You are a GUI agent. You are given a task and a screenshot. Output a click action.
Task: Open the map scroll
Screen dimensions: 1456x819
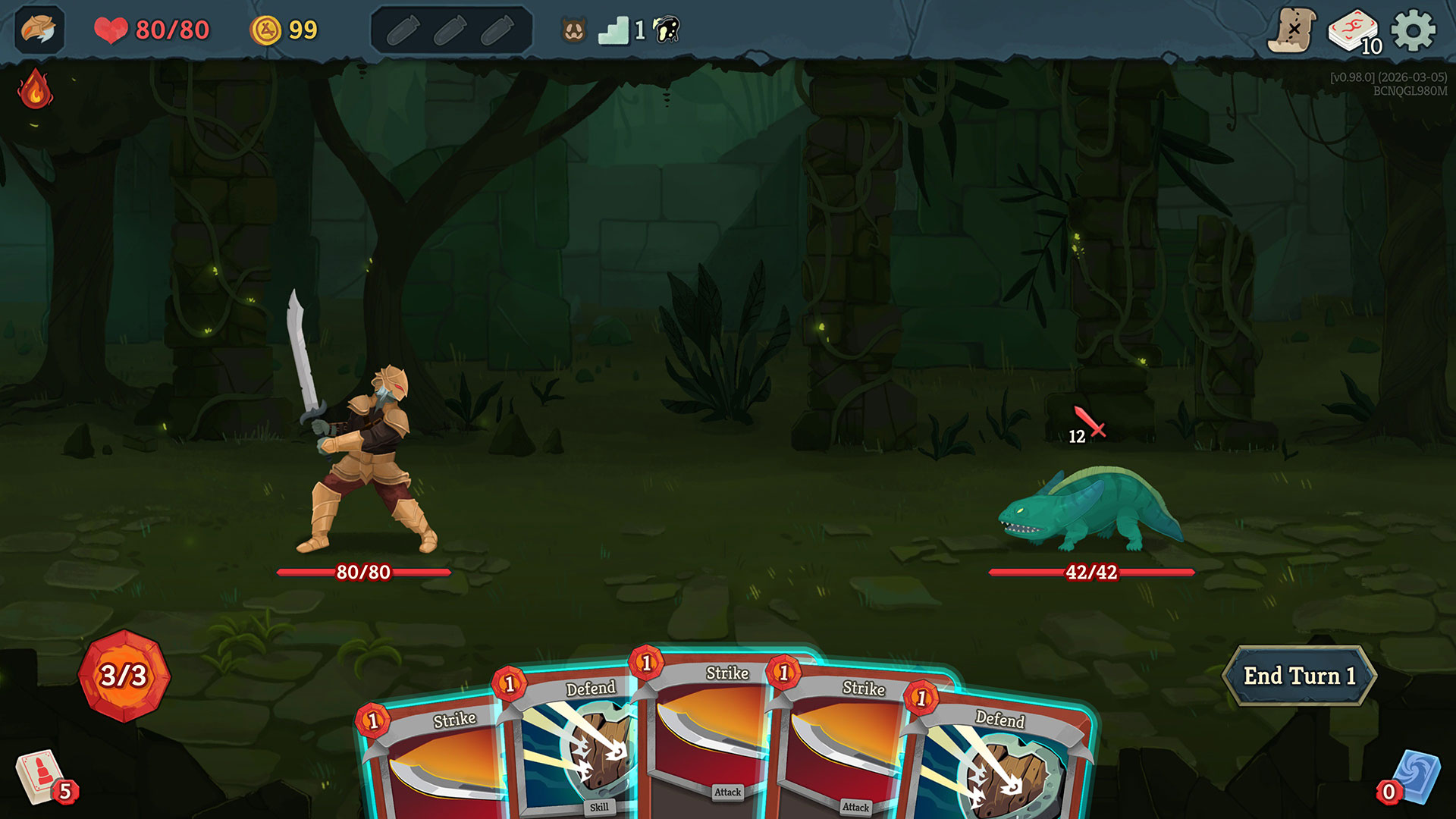[x=1291, y=31]
